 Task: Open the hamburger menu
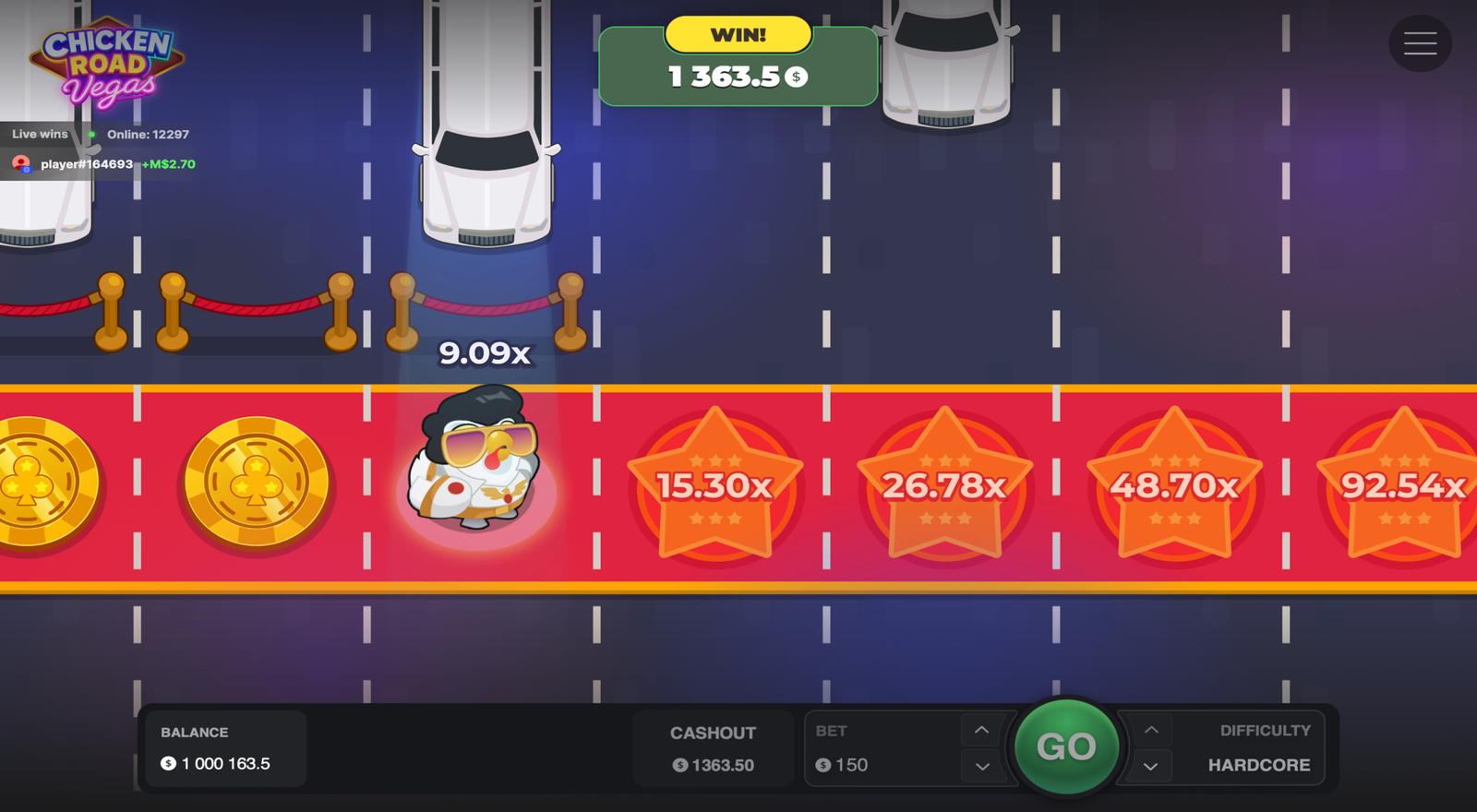point(1420,43)
